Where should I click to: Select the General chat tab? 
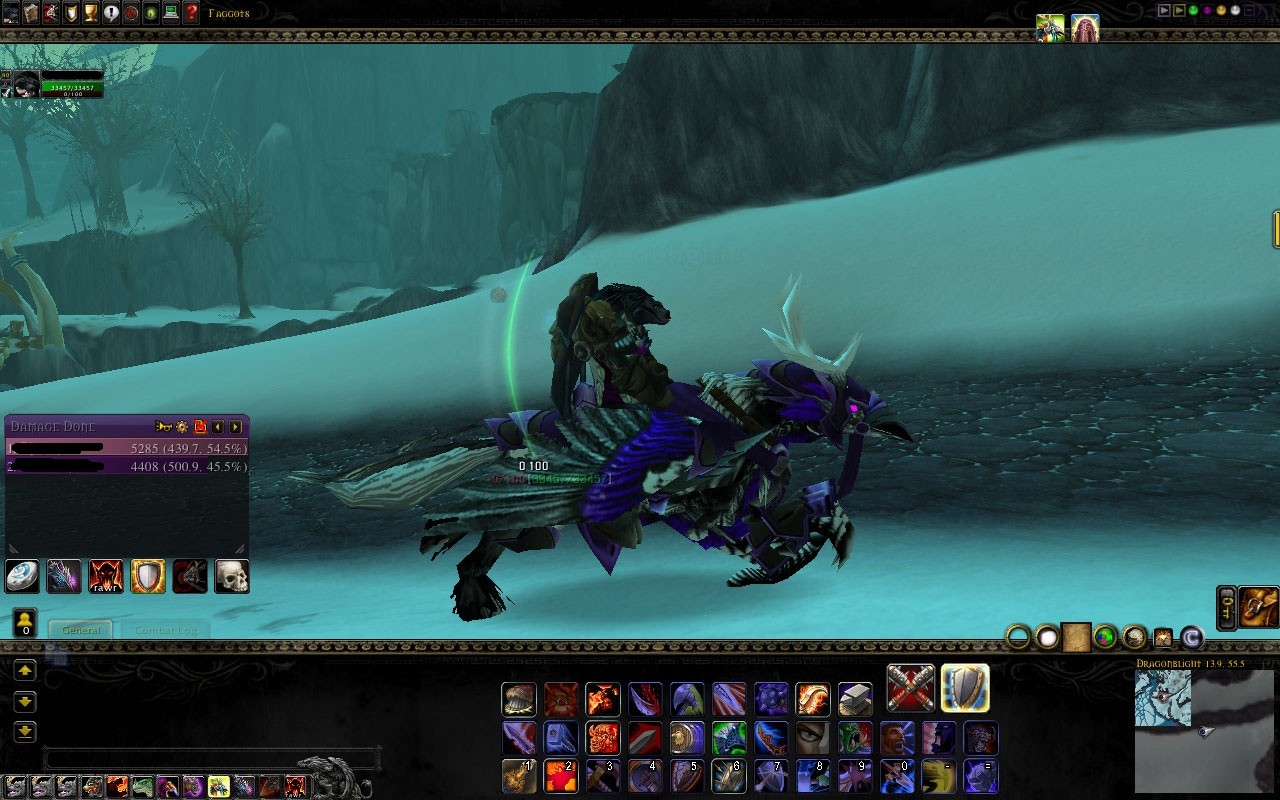click(80, 631)
